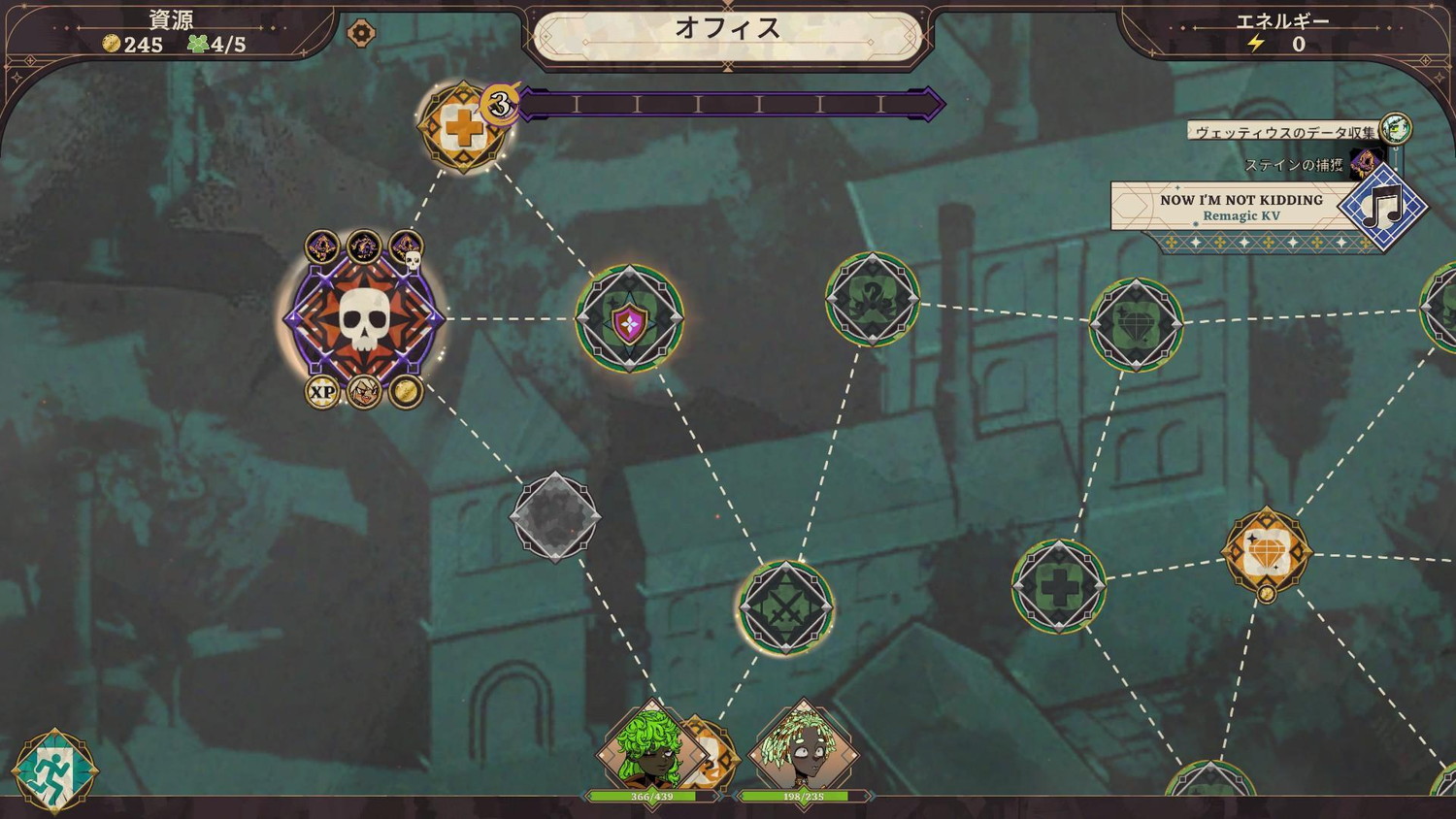Open the music note track widget
The height and width of the screenshot is (819, 1456).
(1382, 207)
